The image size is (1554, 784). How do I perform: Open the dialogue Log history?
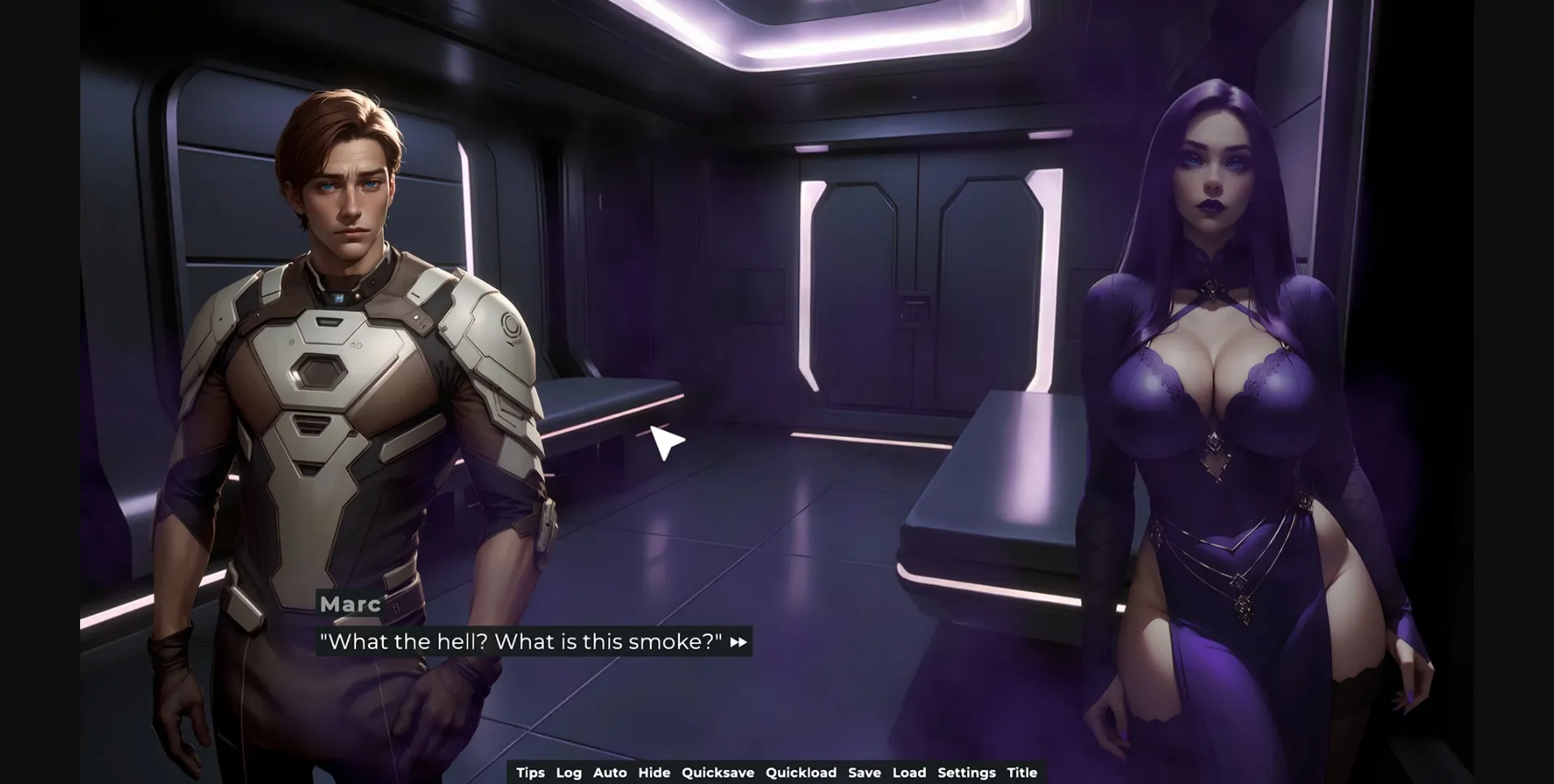coord(569,773)
